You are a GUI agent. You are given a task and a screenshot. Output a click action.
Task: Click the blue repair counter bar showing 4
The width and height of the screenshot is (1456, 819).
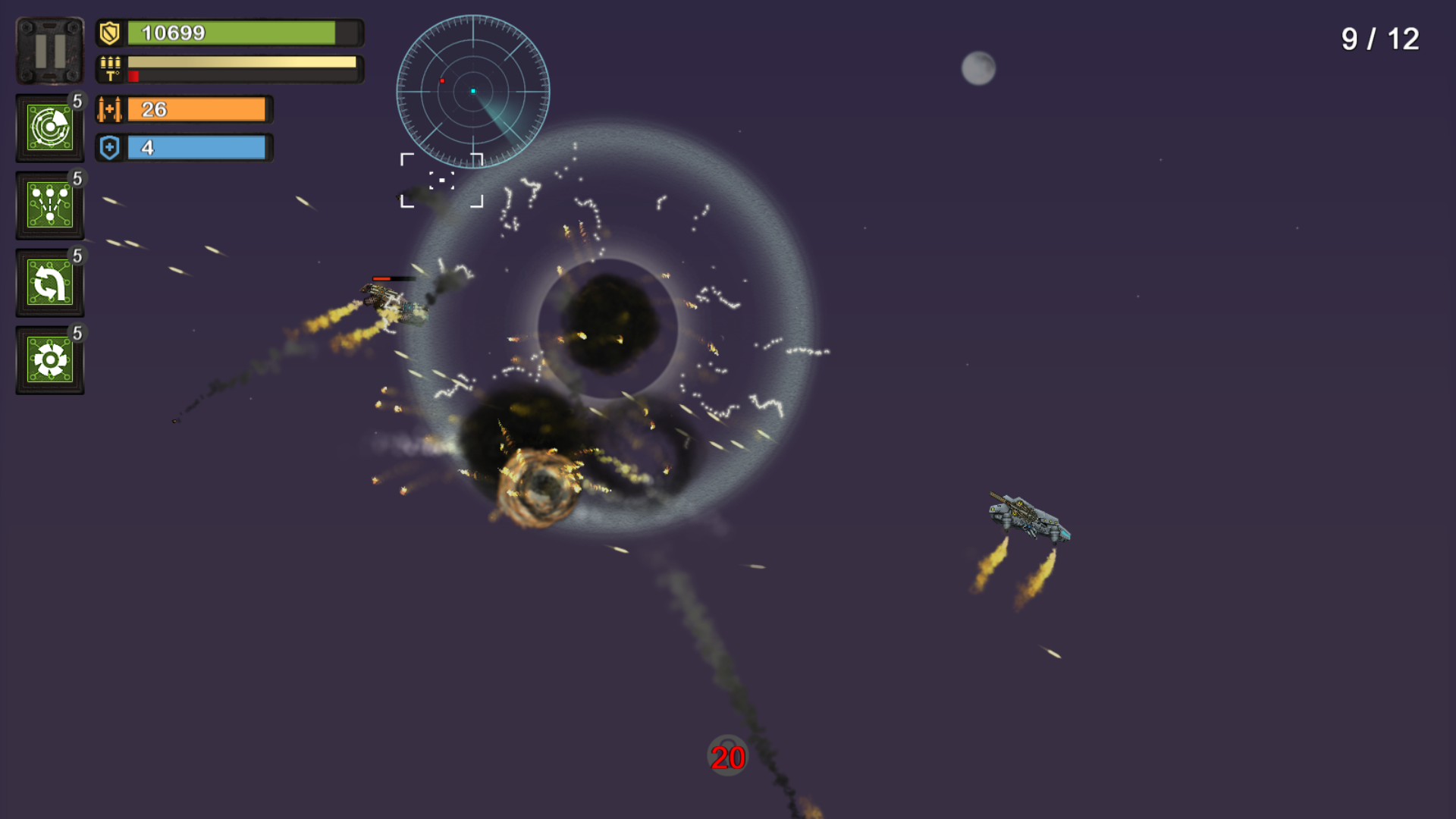[x=197, y=147]
